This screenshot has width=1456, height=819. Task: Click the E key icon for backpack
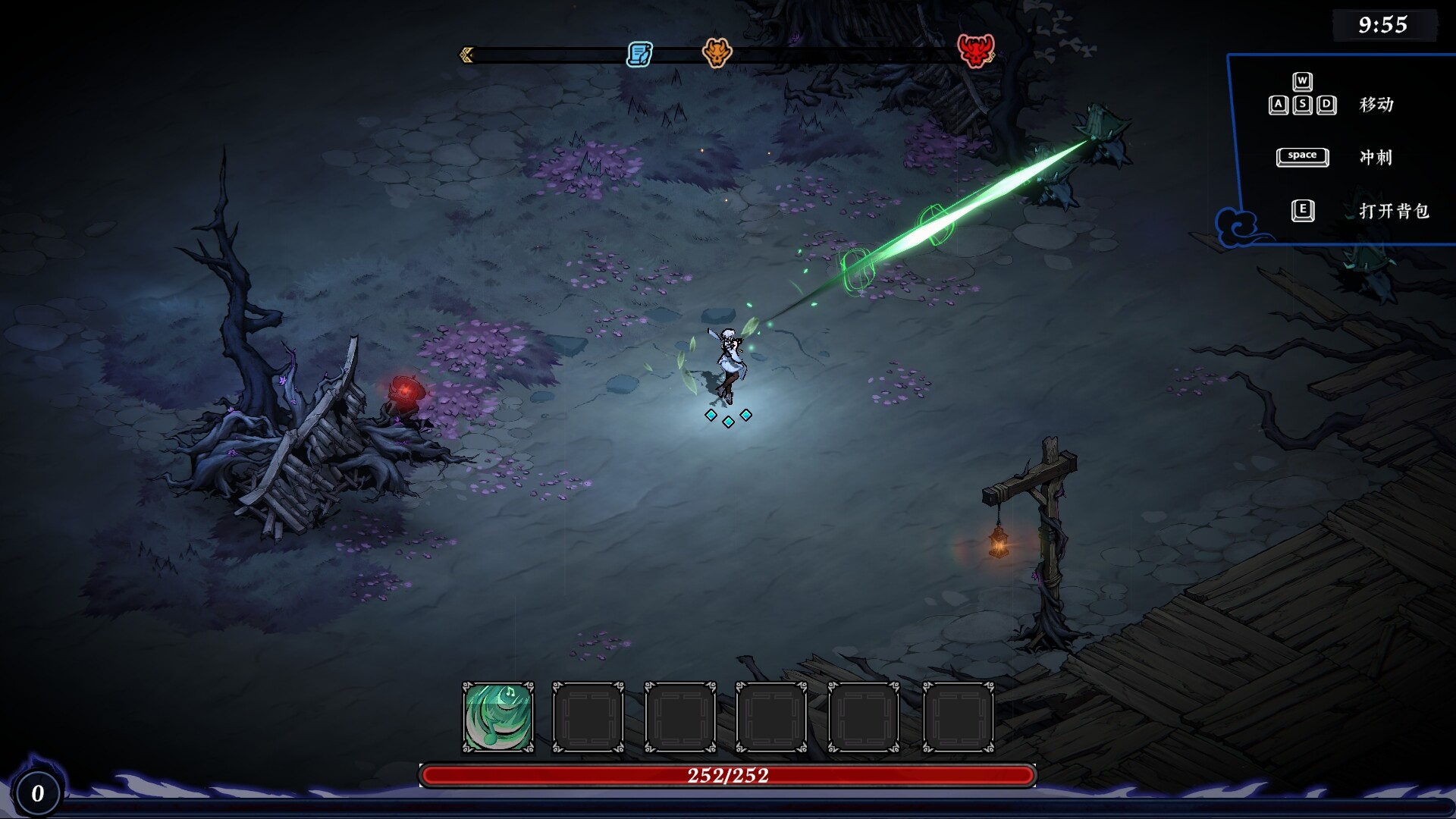coord(1302,212)
